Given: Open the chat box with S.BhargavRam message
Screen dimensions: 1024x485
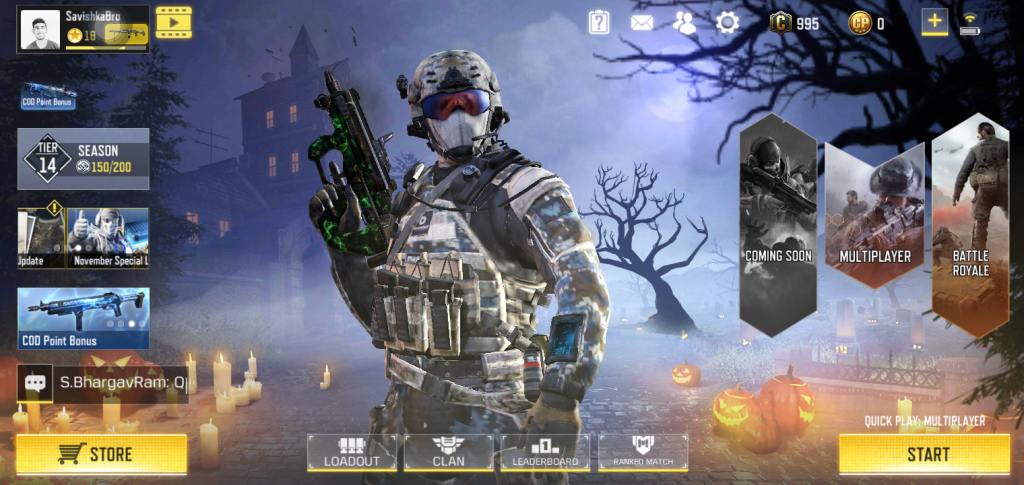Looking at the screenshot, I should point(103,382).
